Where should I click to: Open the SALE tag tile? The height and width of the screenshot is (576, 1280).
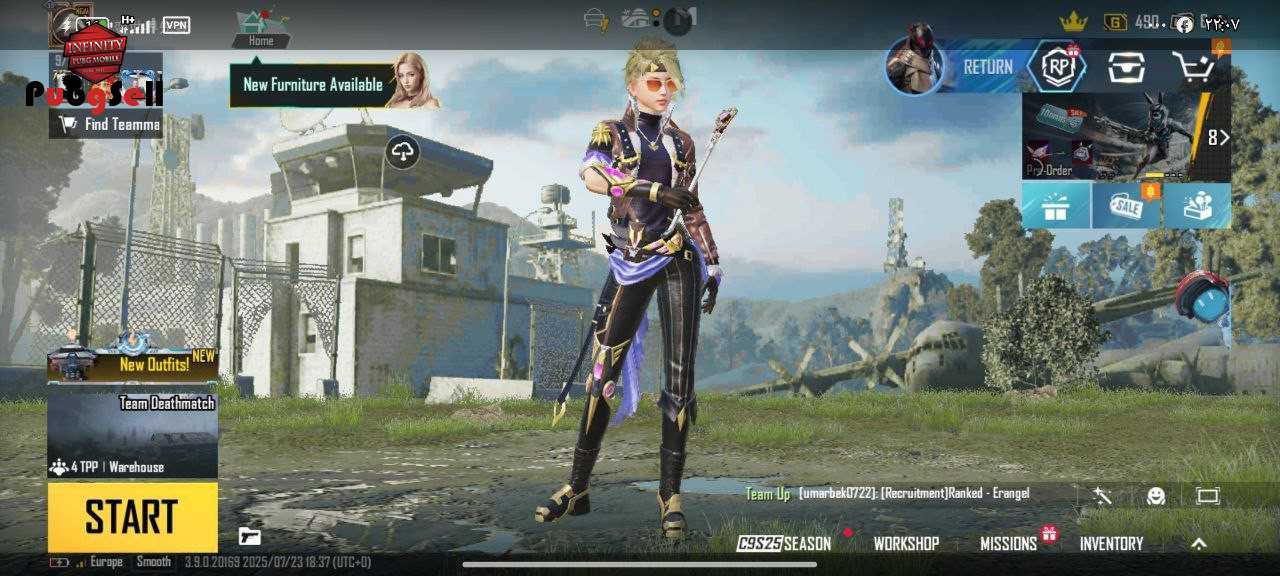coord(1127,206)
